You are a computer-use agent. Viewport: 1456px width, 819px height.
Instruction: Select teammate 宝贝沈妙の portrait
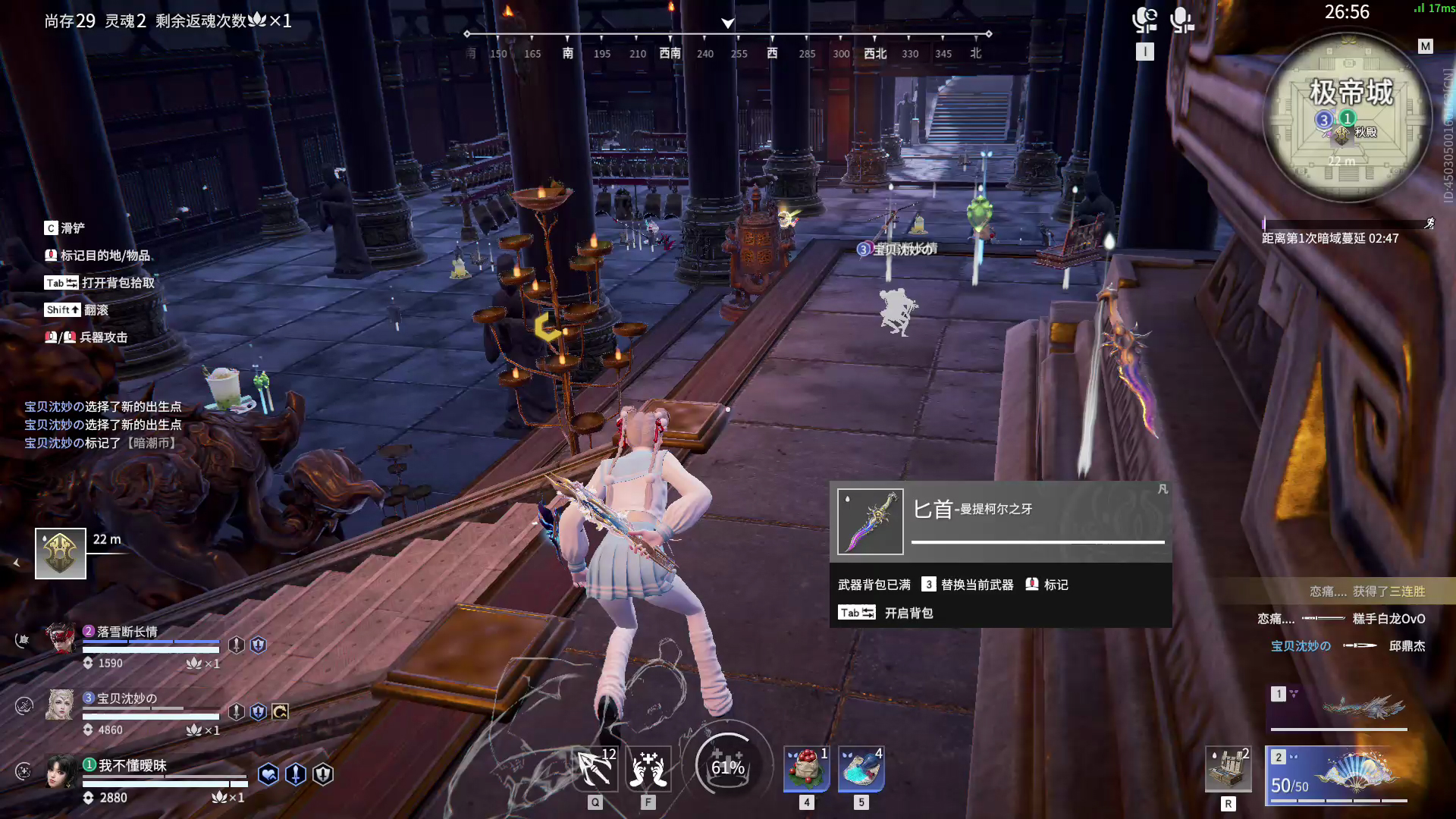point(61,705)
